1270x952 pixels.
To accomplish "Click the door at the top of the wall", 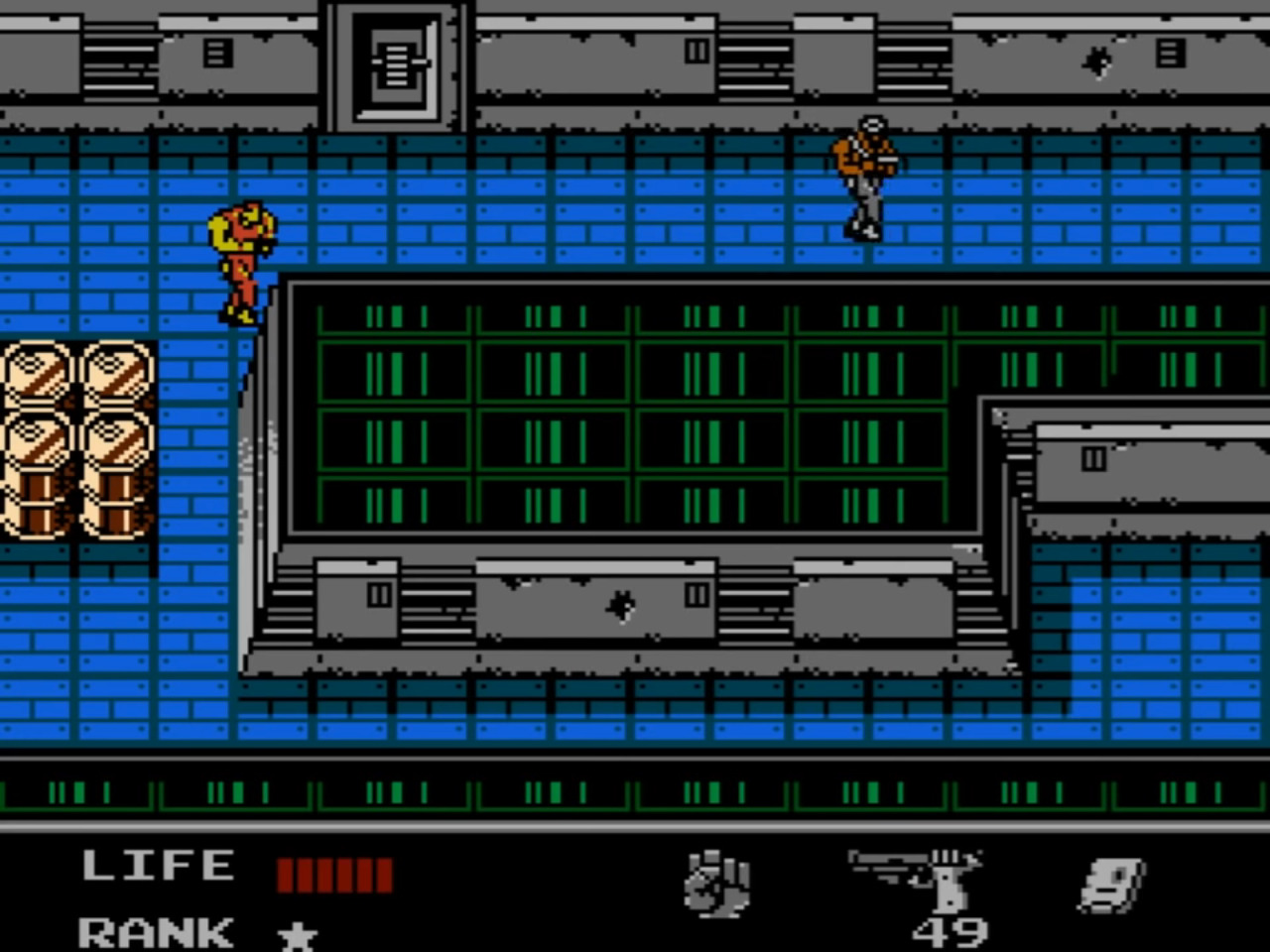I will (395, 64).
